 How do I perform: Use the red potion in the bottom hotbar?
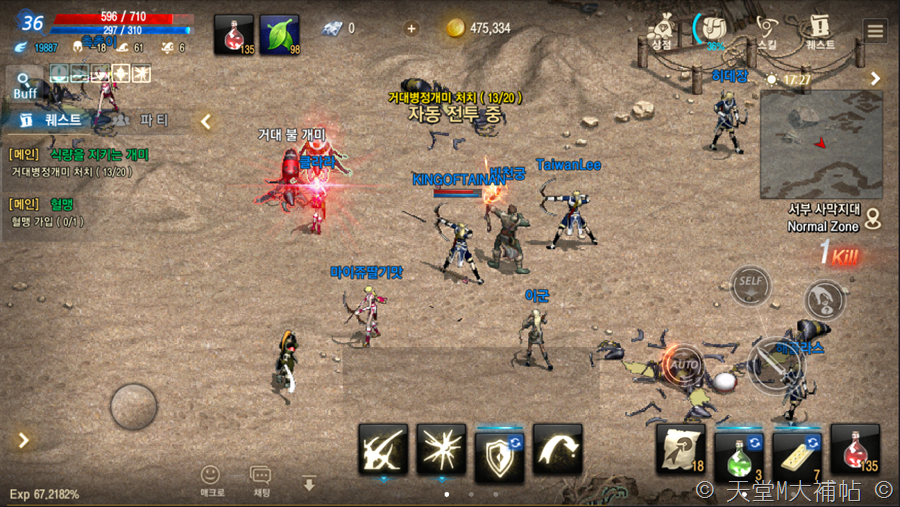point(855,450)
